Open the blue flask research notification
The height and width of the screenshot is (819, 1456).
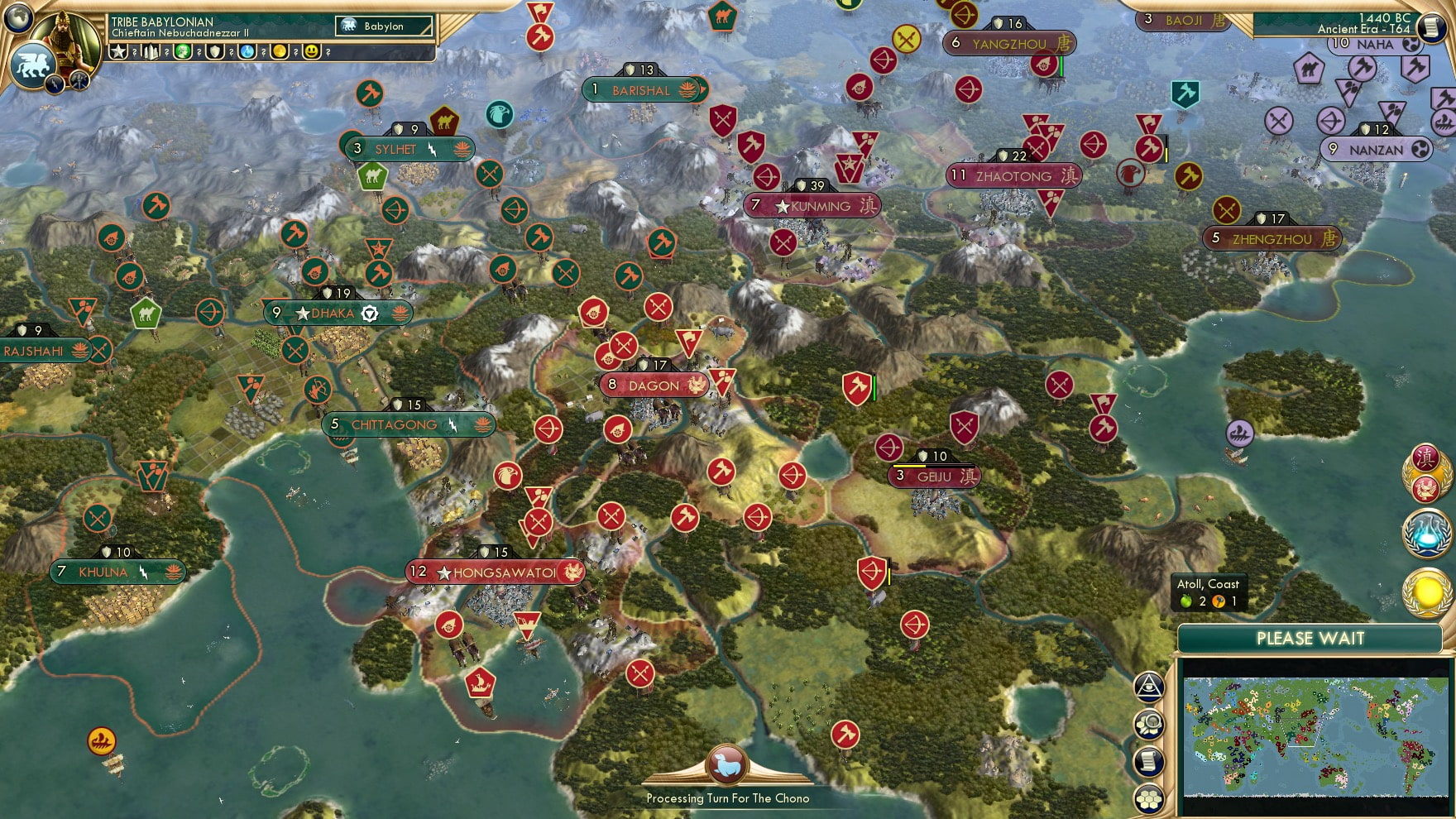[x=1427, y=534]
